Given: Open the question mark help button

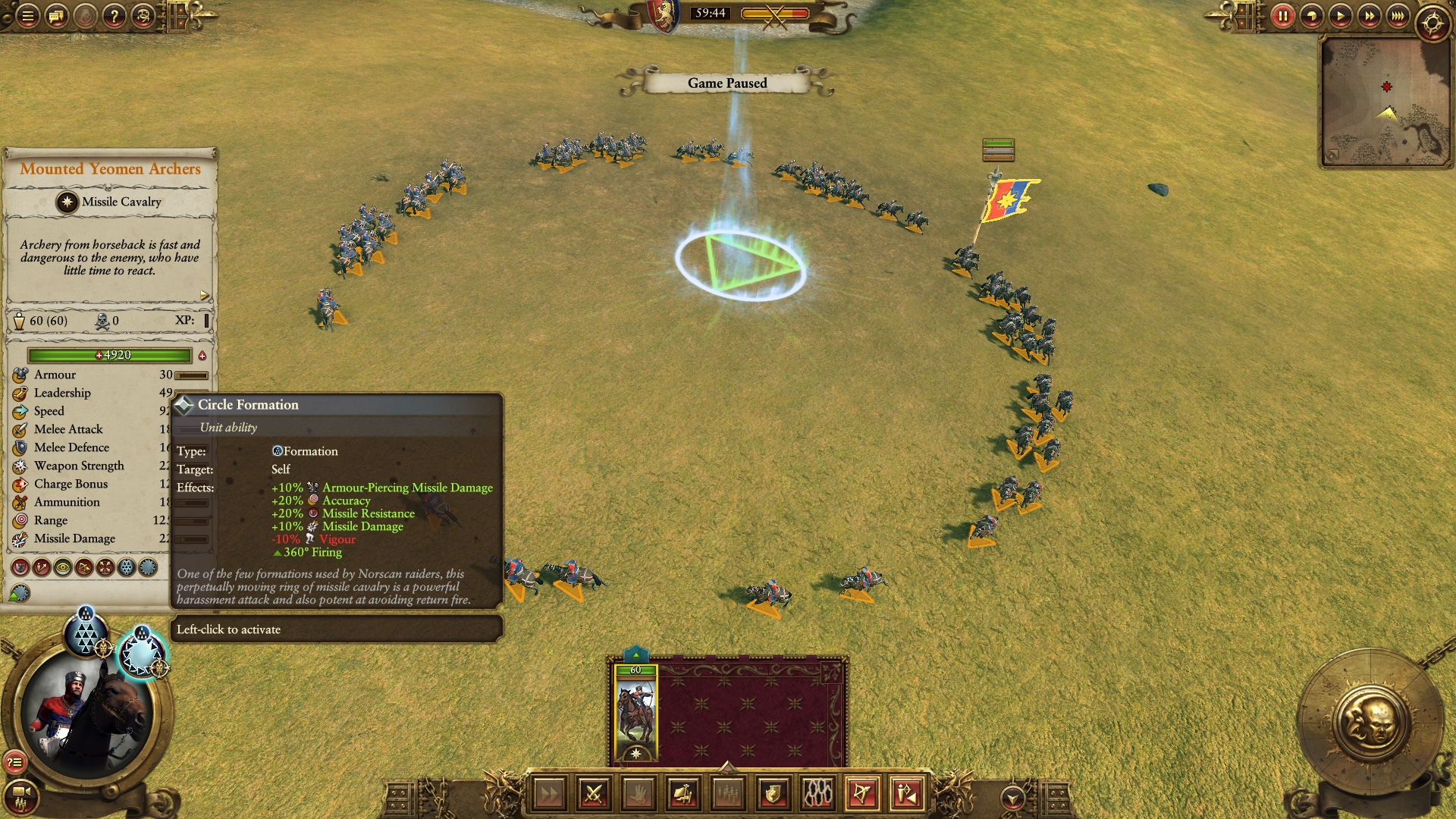Looking at the screenshot, I should coord(114,15).
